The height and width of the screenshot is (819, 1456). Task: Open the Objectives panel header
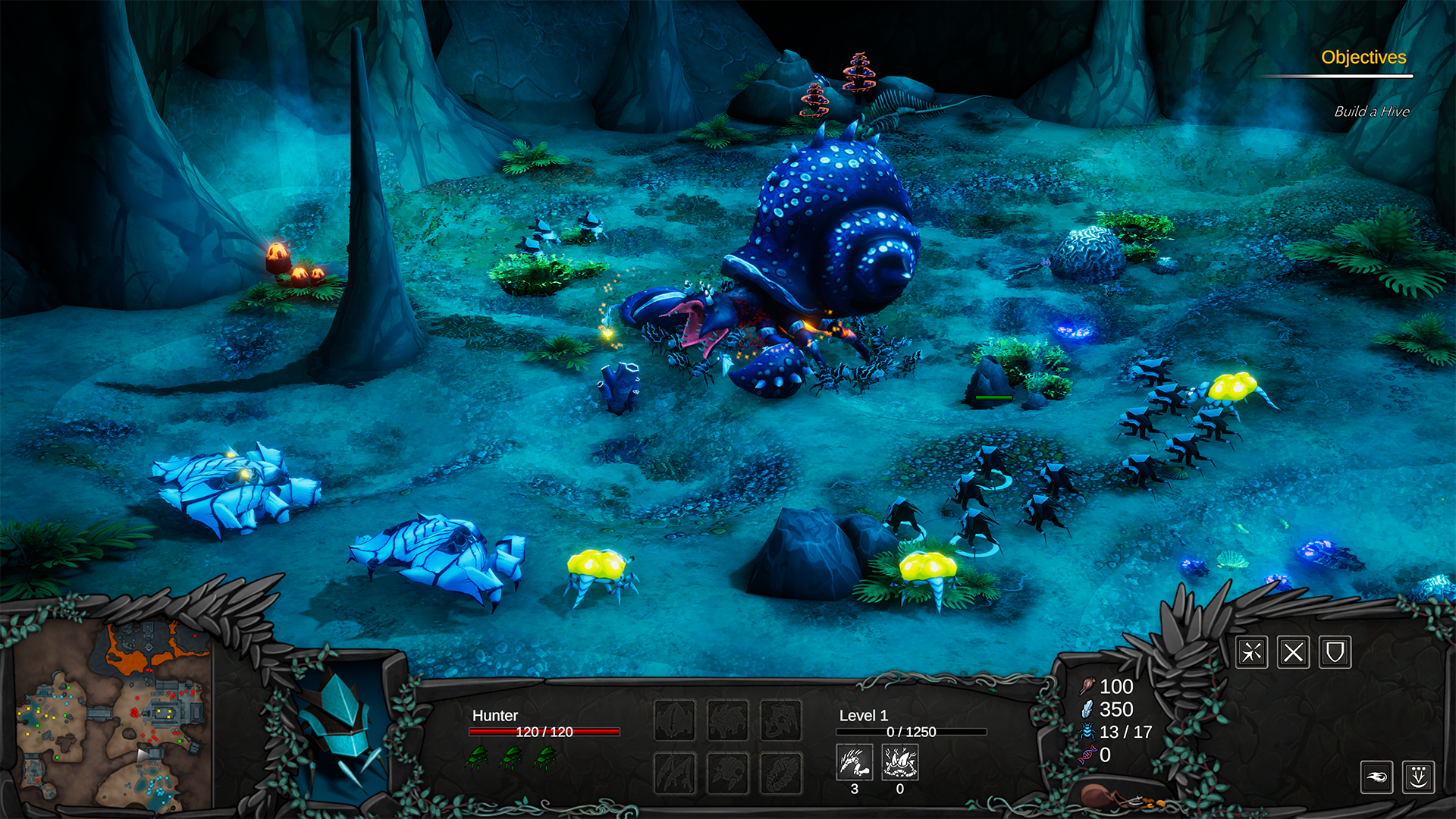[x=1363, y=58]
